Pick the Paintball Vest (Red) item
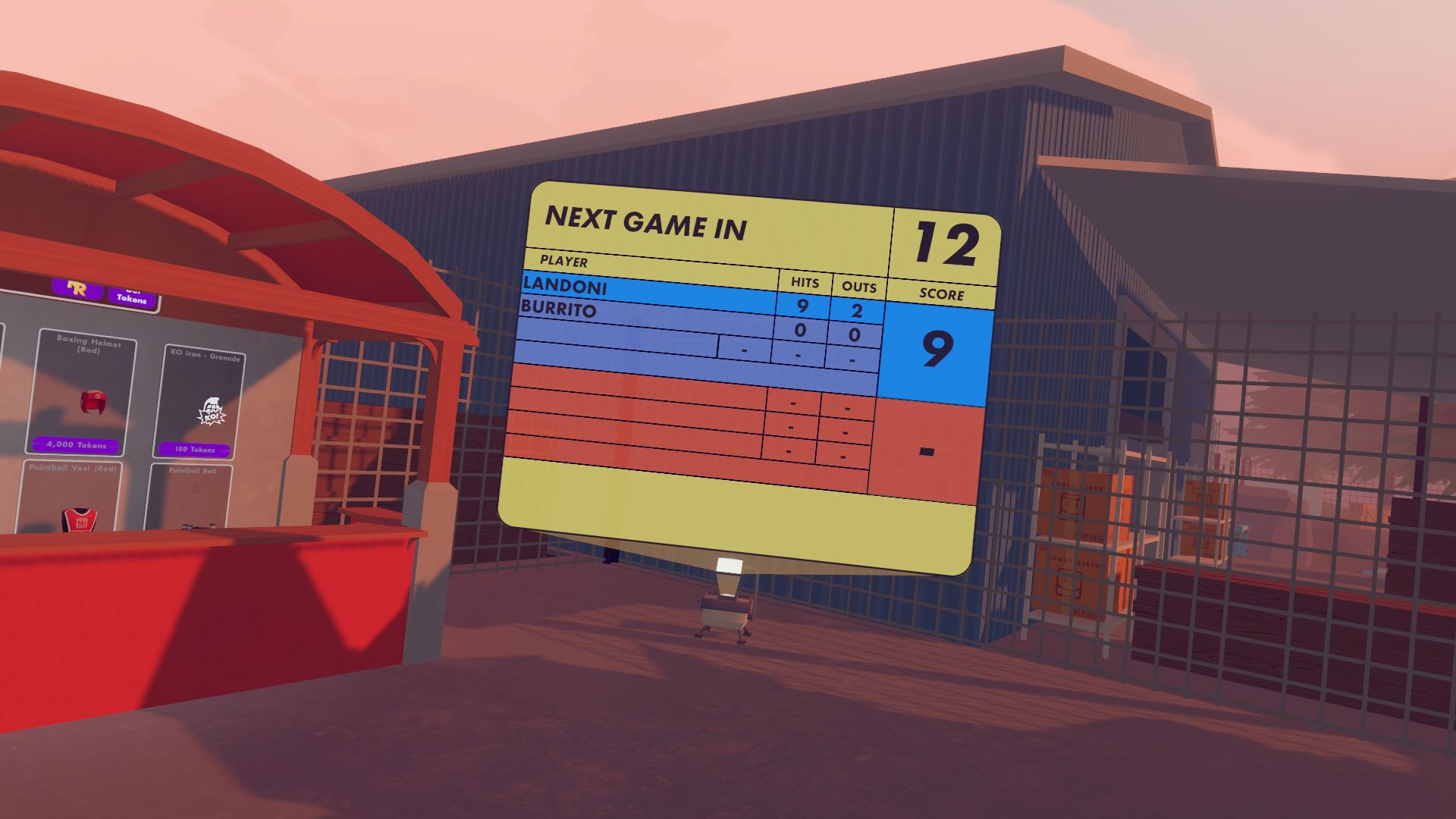 72,470
